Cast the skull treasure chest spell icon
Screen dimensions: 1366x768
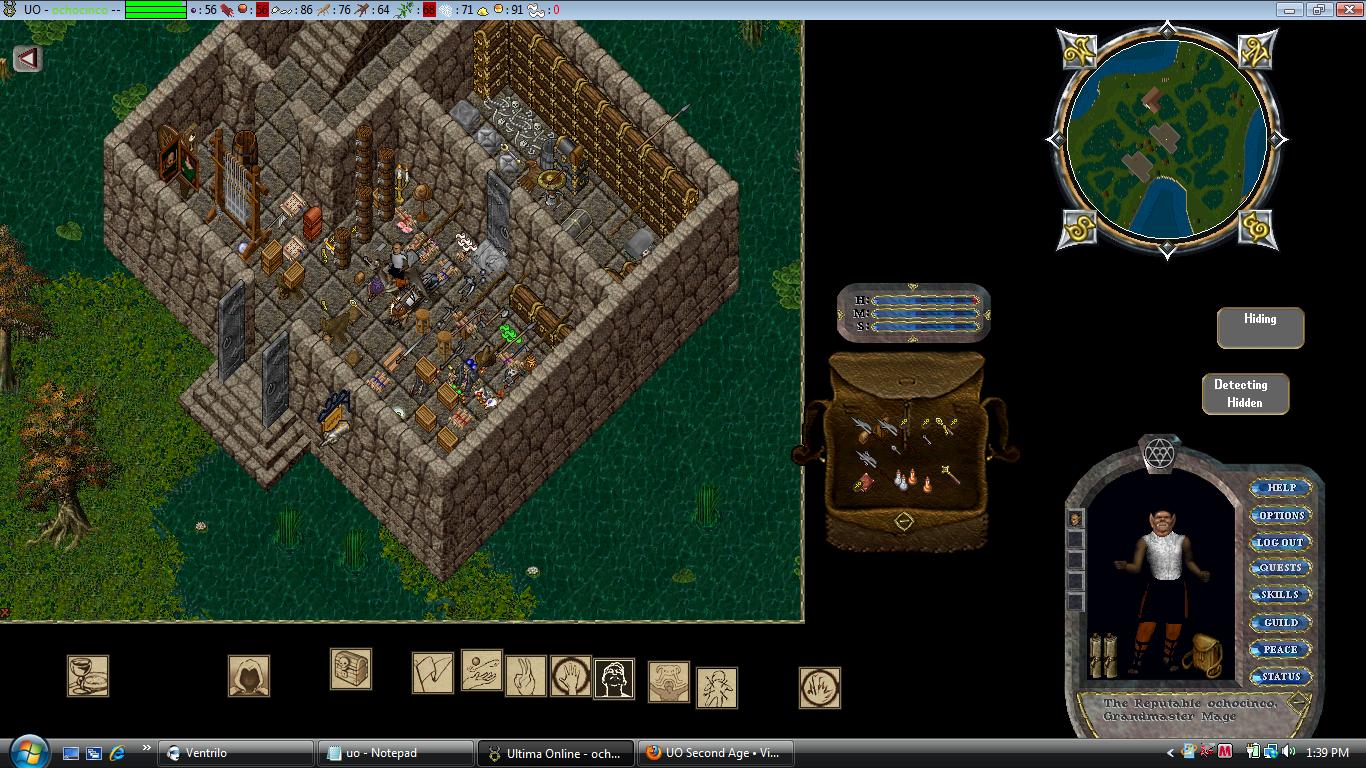(x=351, y=669)
